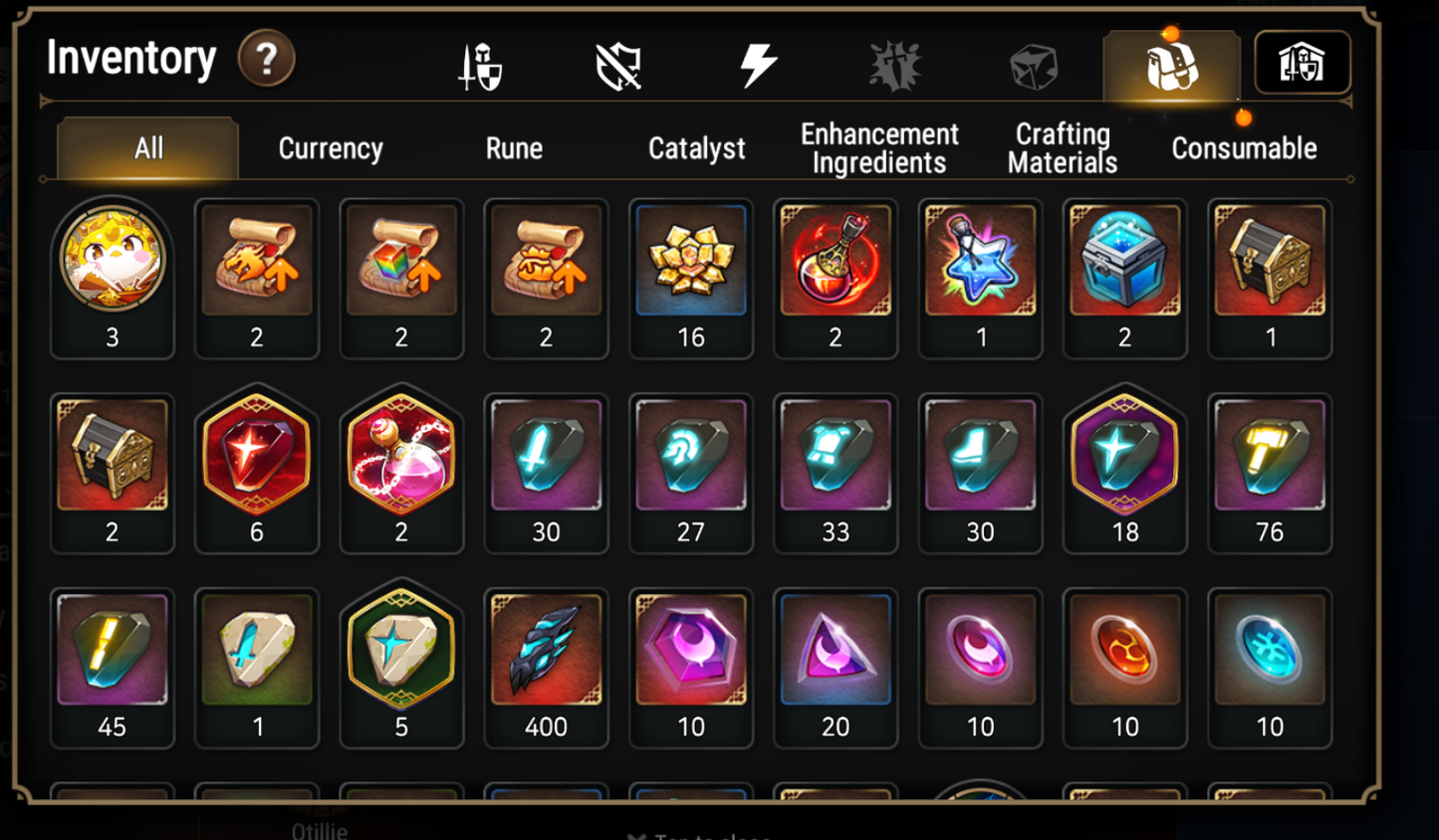1439x840 pixels.
Task: Open the Inventory help question mark
Action: click(x=267, y=58)
